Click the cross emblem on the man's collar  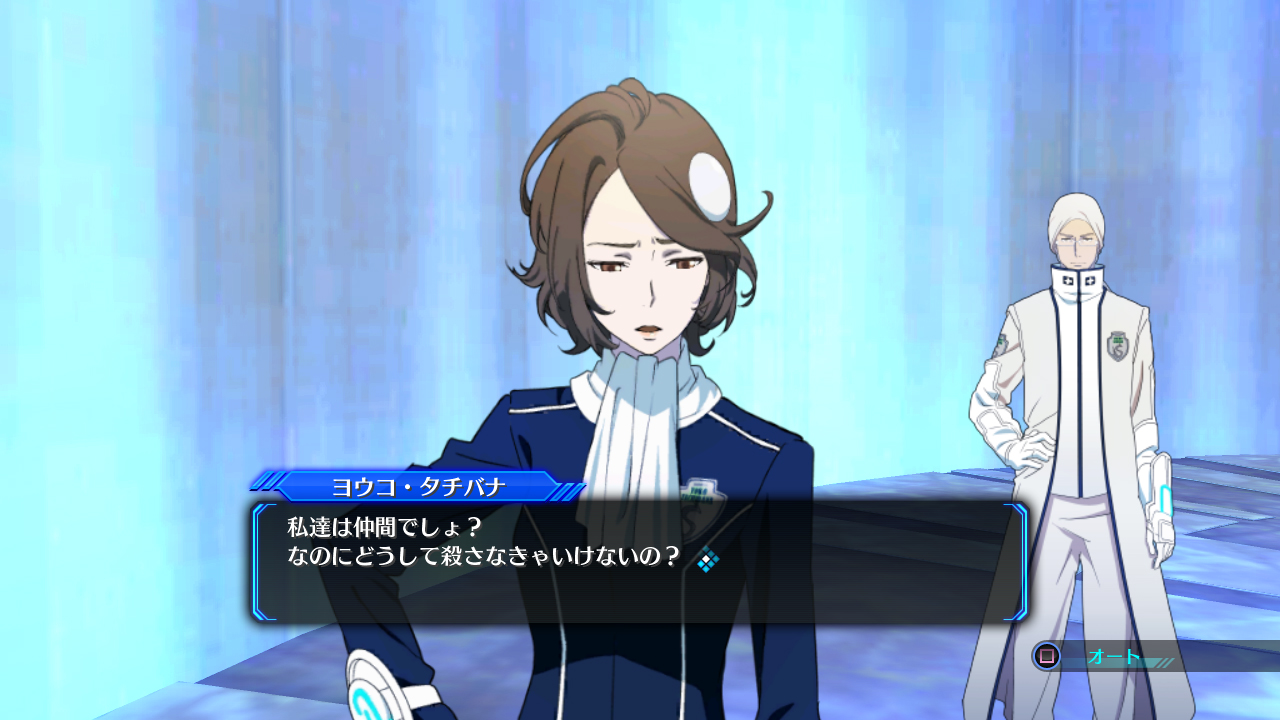(1068, 280)
